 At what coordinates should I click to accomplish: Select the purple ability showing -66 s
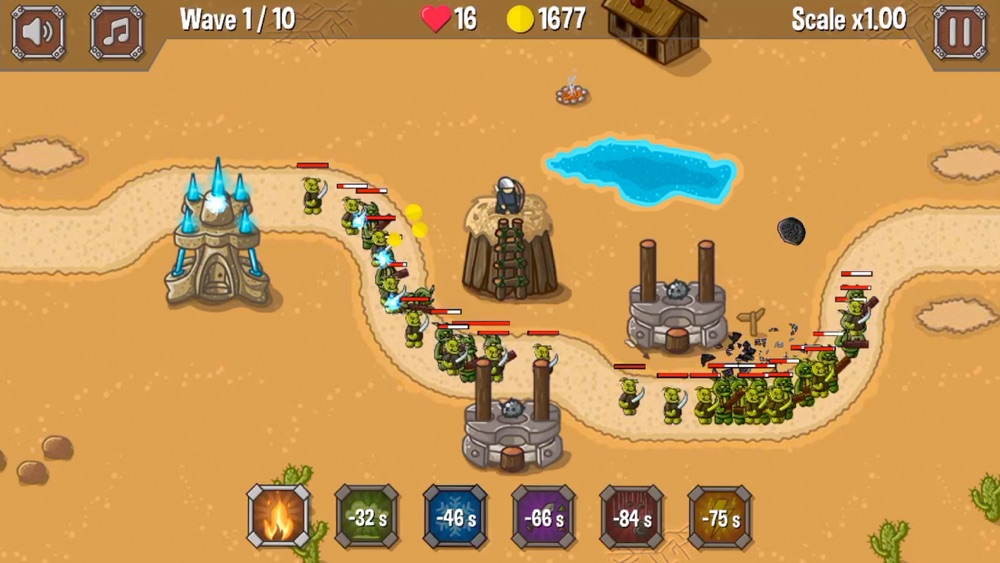[x=543, y=517]
